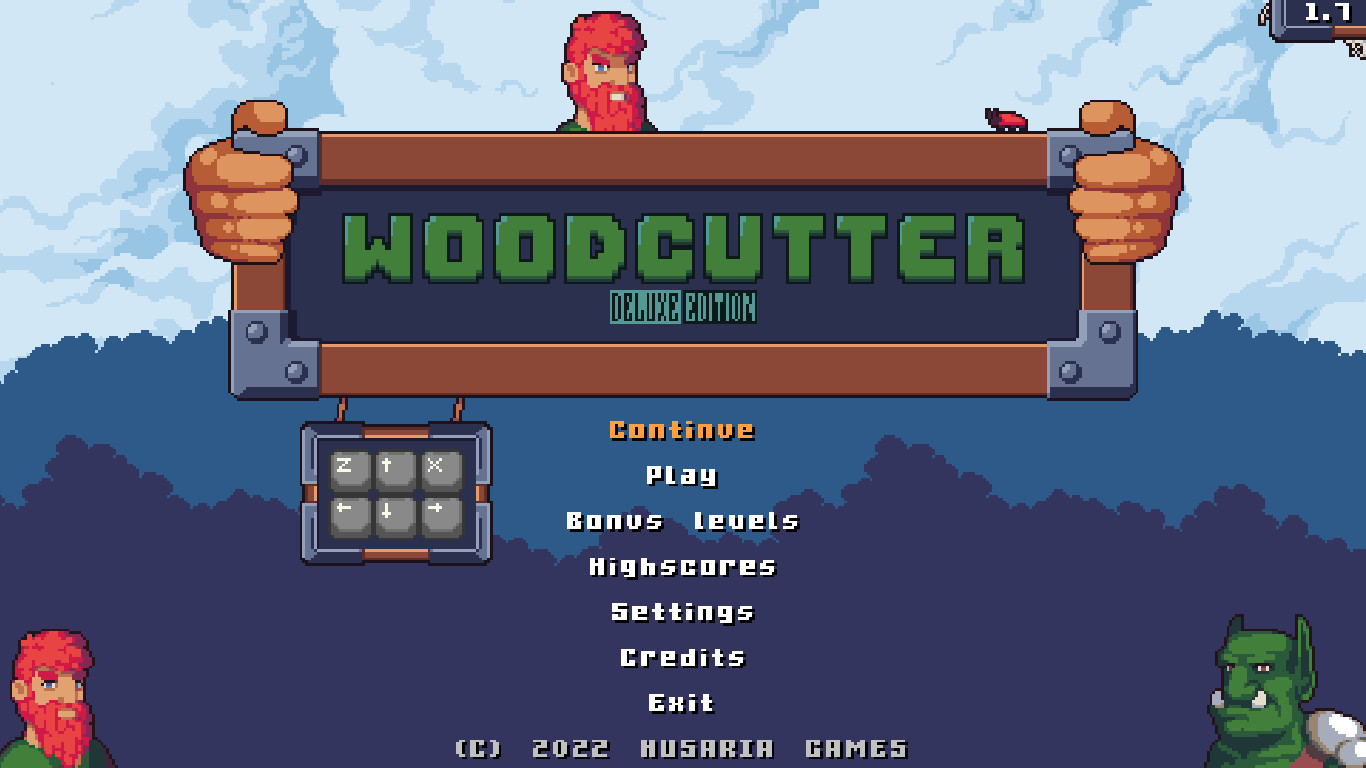Open the Credits screen
The image size is (1366, 768).
click(683, 657)
